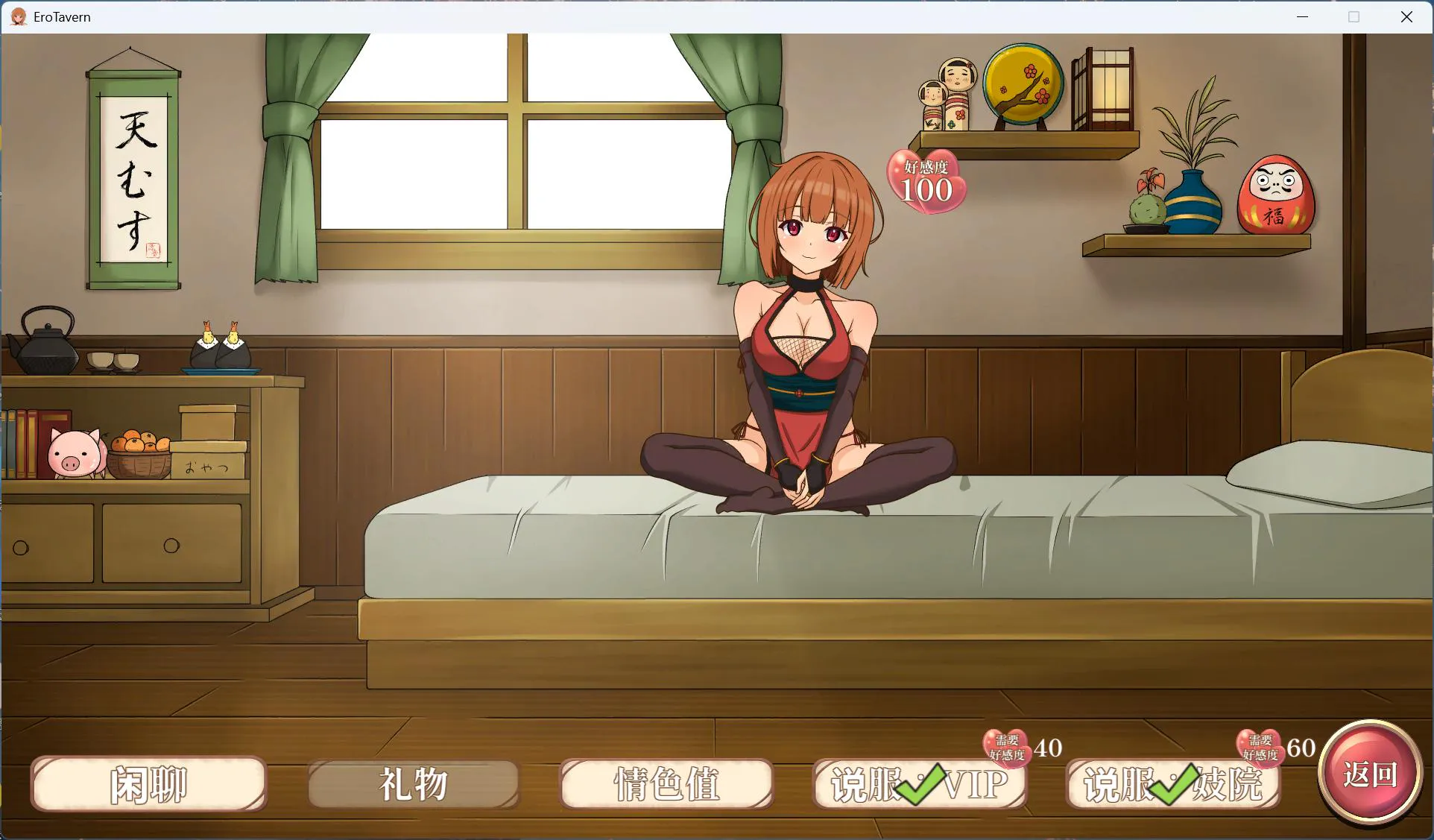Open the 礼物 gift menu

point(414,784)
